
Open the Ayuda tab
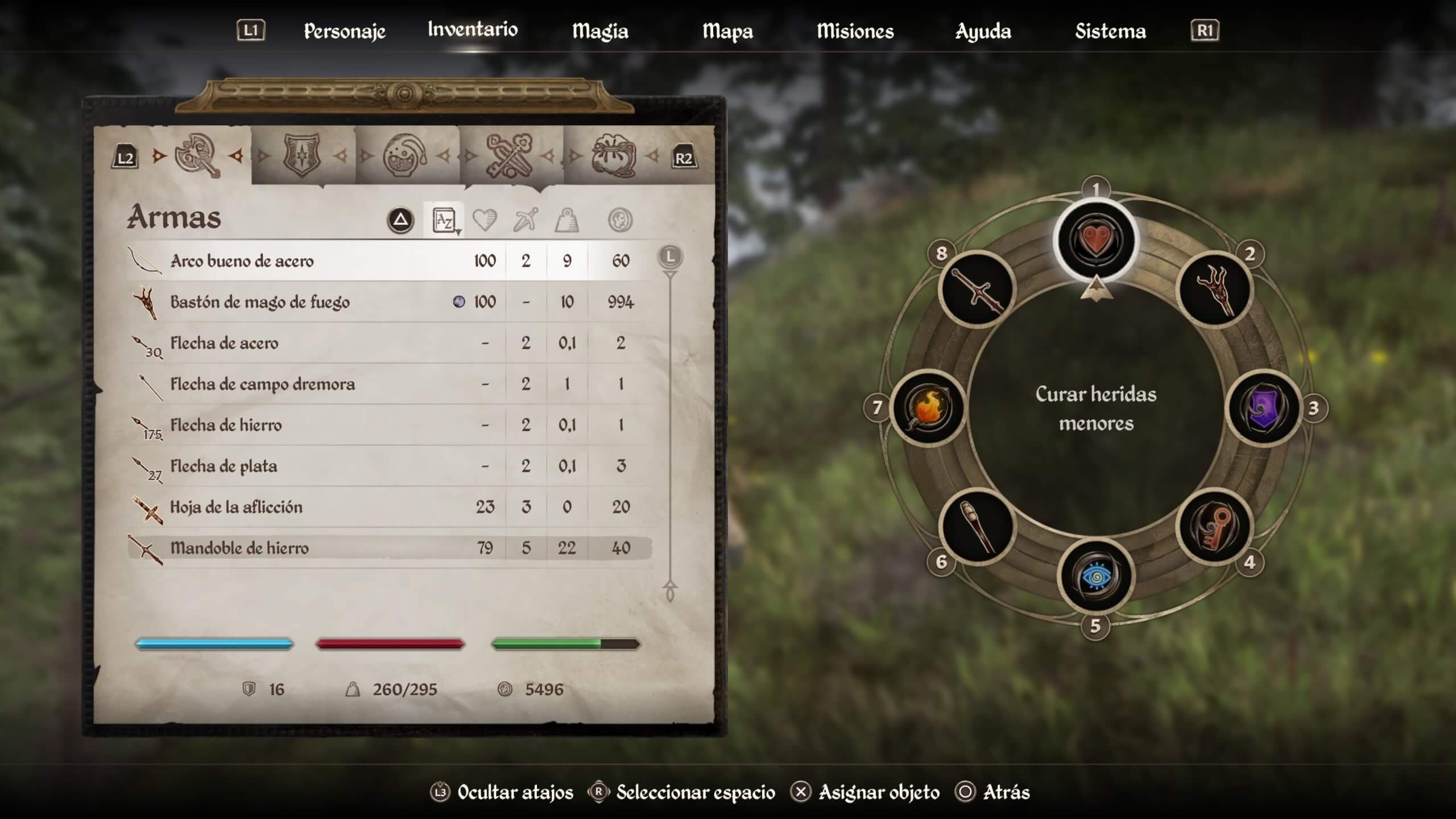983,31
